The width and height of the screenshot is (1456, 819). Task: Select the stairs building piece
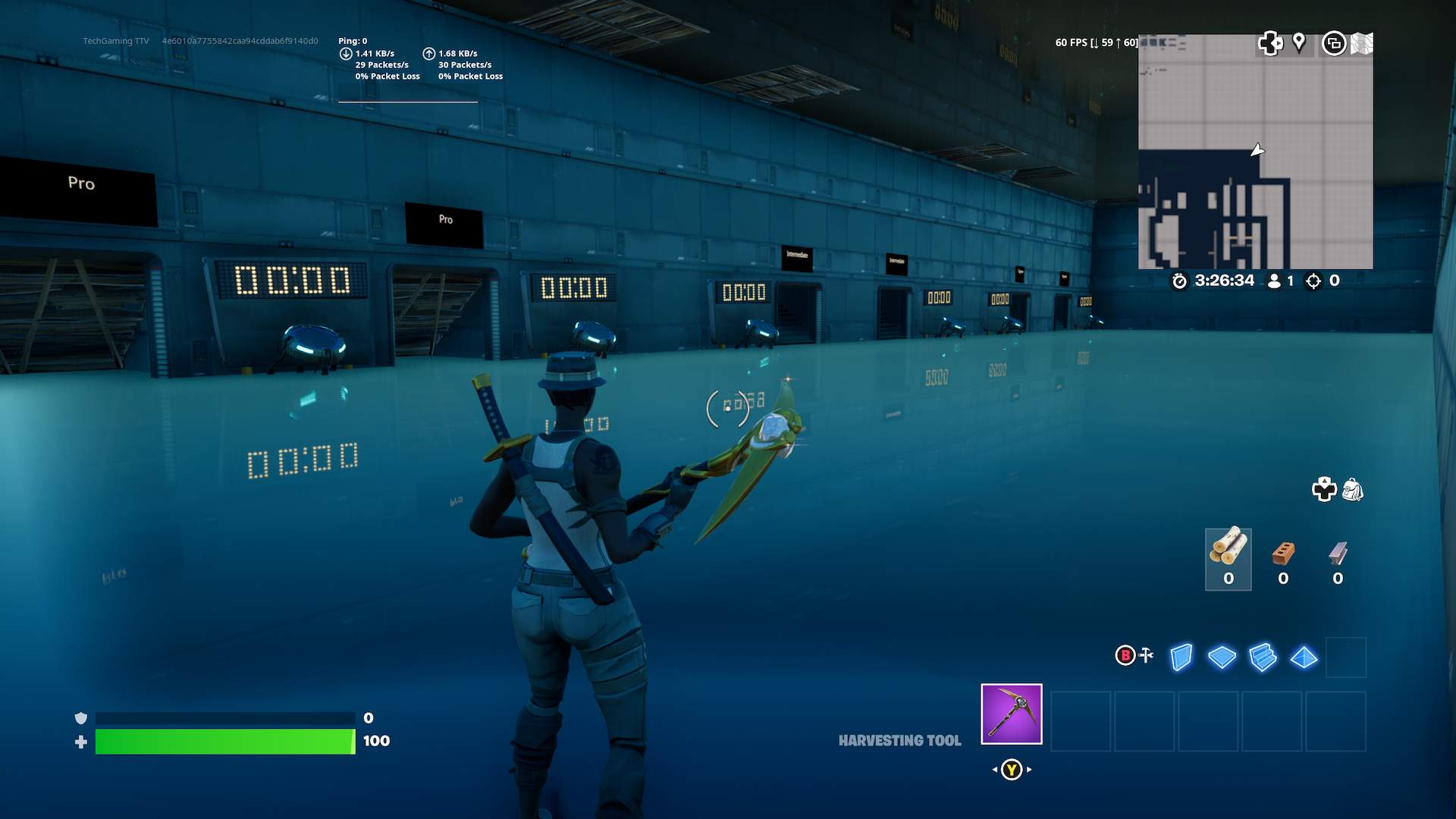(1263, 657)
